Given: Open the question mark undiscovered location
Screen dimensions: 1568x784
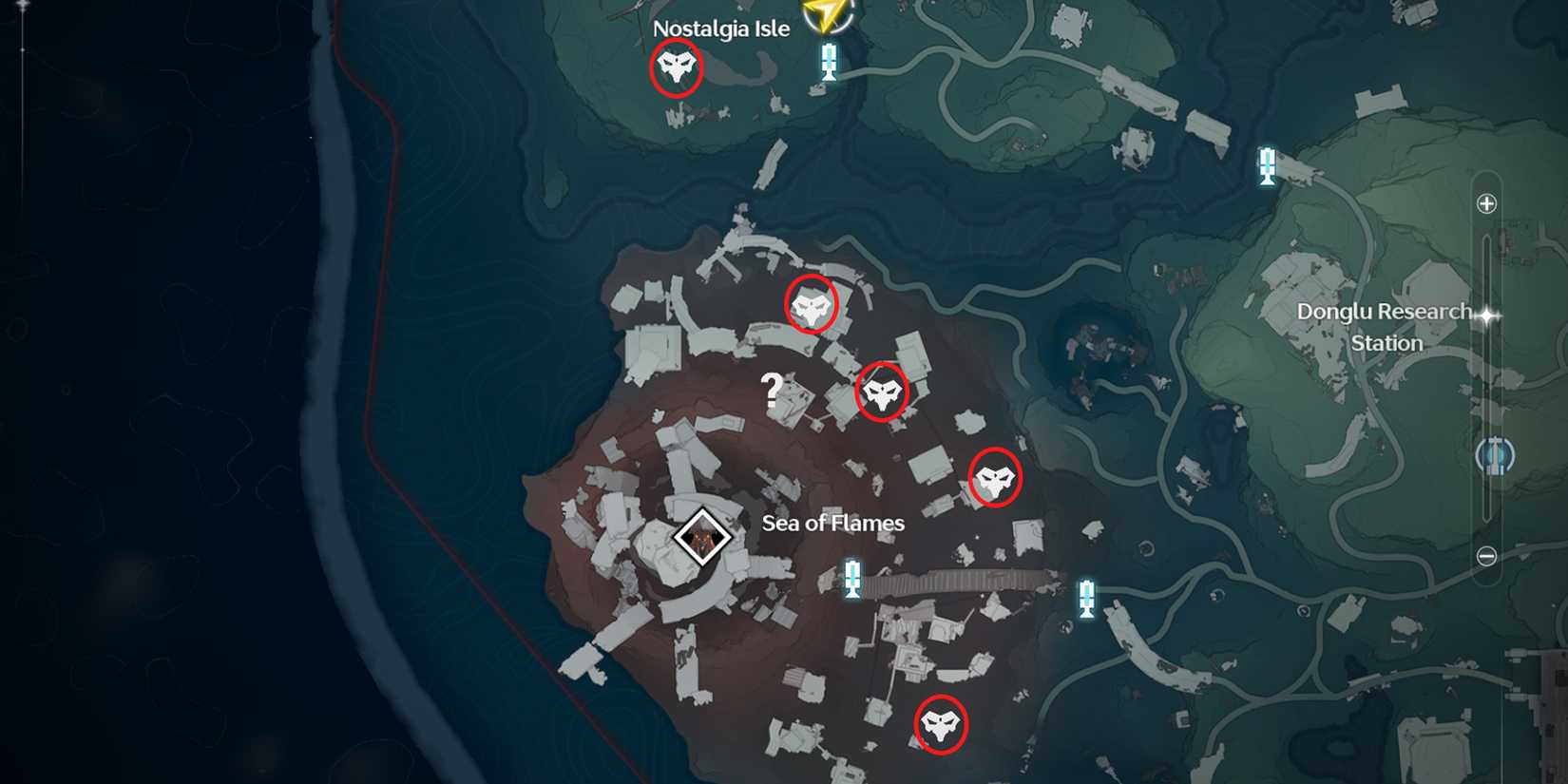Looking at the screenshot, I should tap(772, 389).
